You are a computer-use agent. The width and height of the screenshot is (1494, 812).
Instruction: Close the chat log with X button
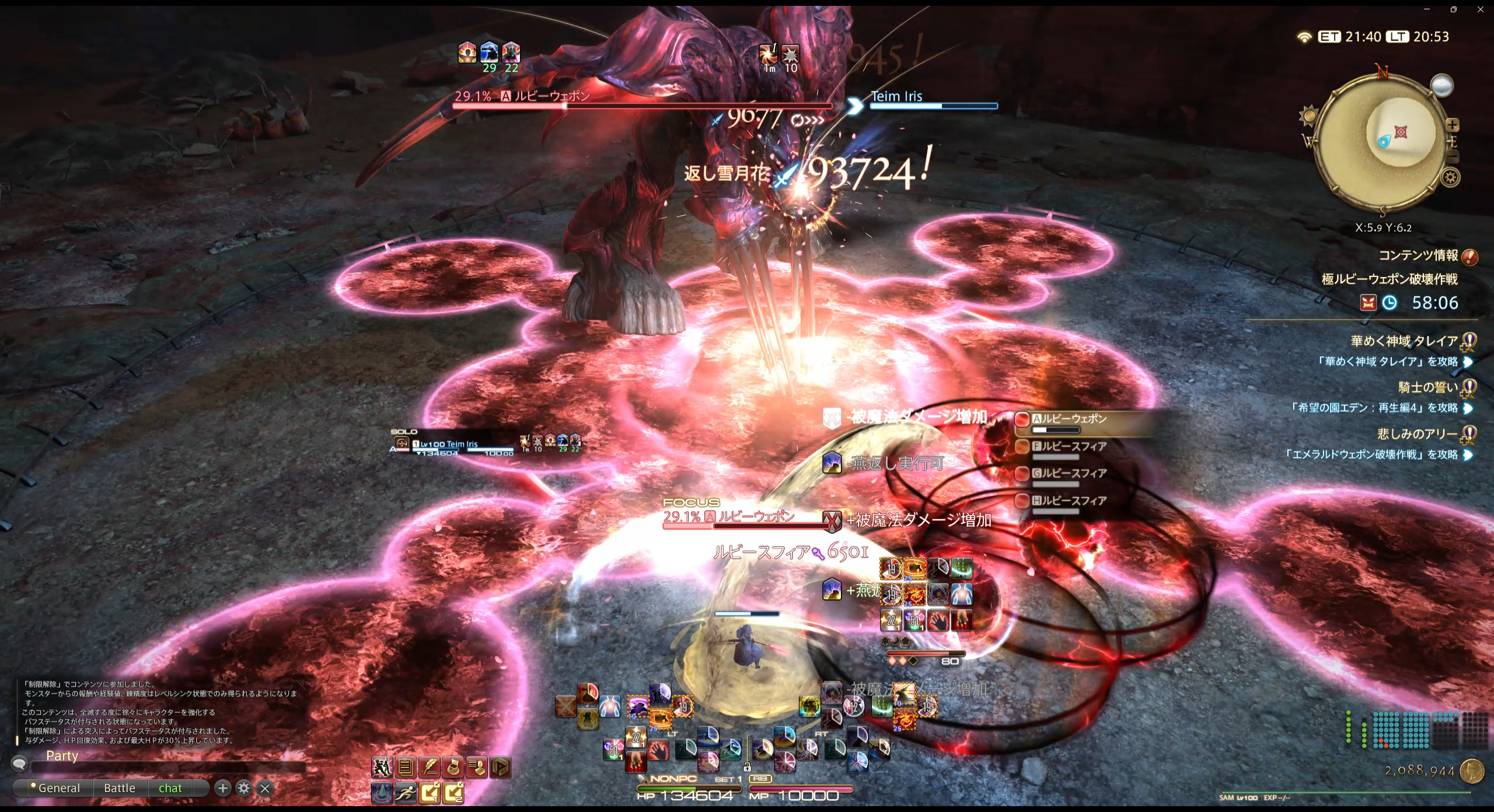[265, 789]
